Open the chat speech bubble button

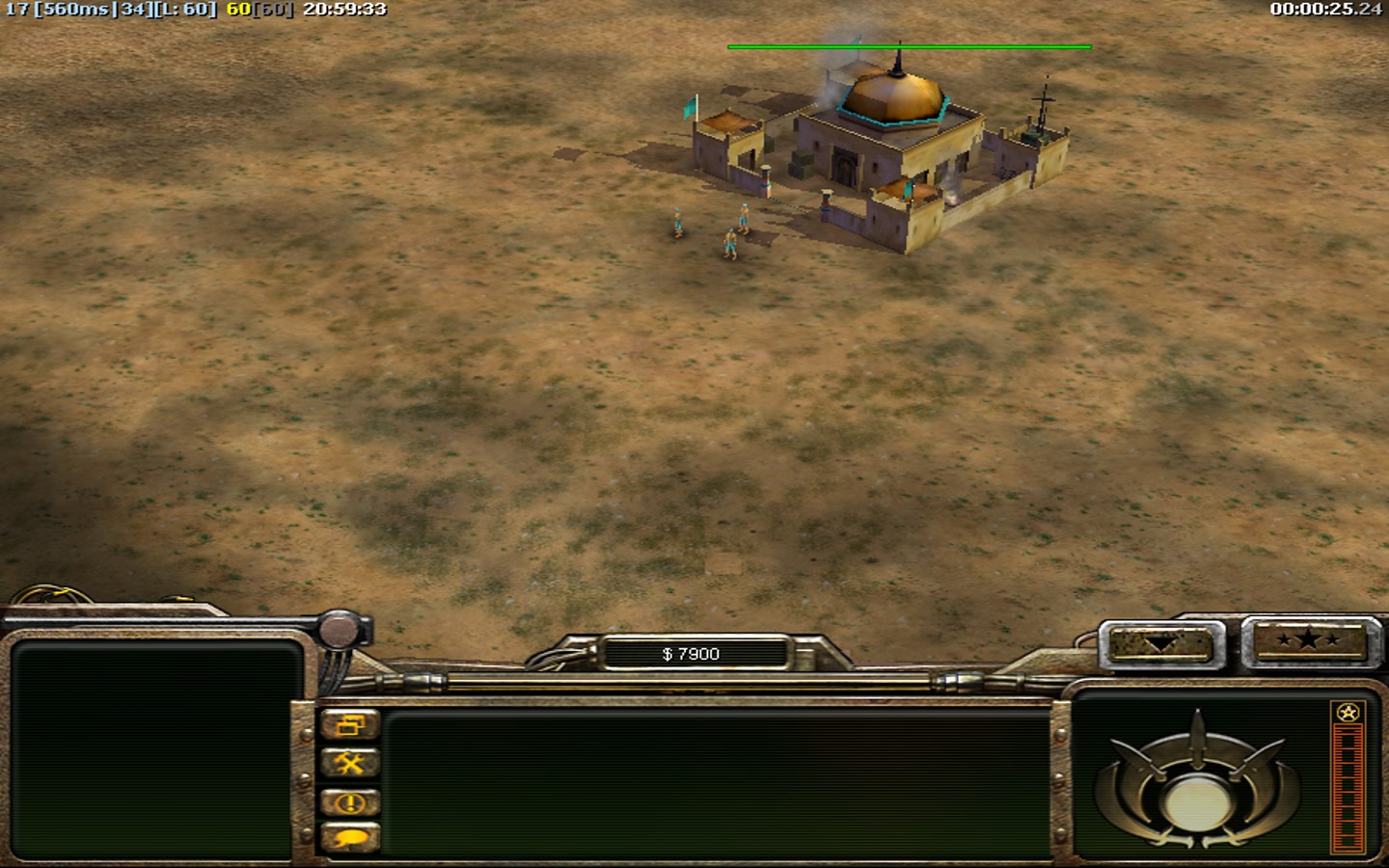tap(349, 839)
